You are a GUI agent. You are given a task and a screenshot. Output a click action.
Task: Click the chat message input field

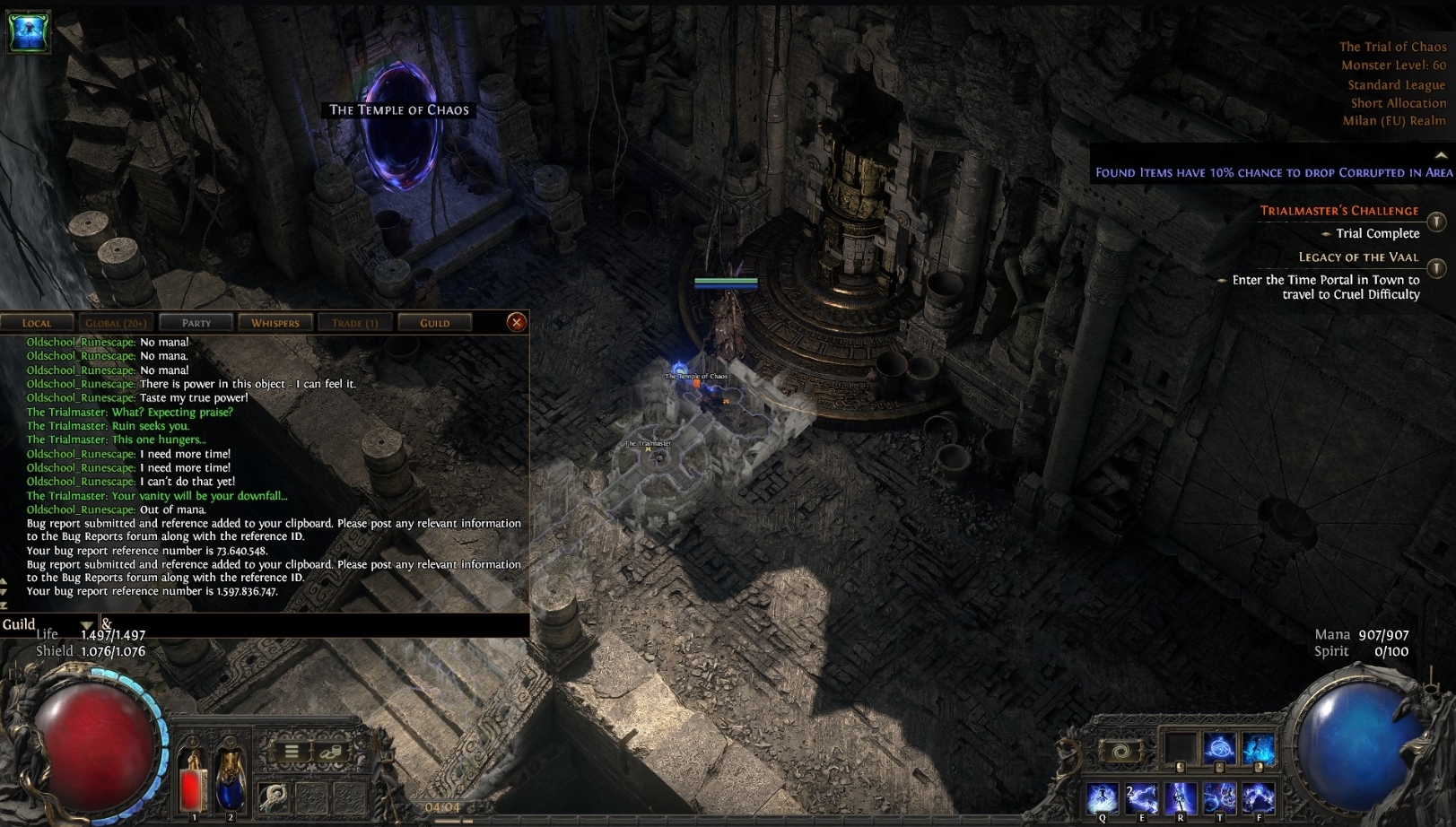(314, 624)
